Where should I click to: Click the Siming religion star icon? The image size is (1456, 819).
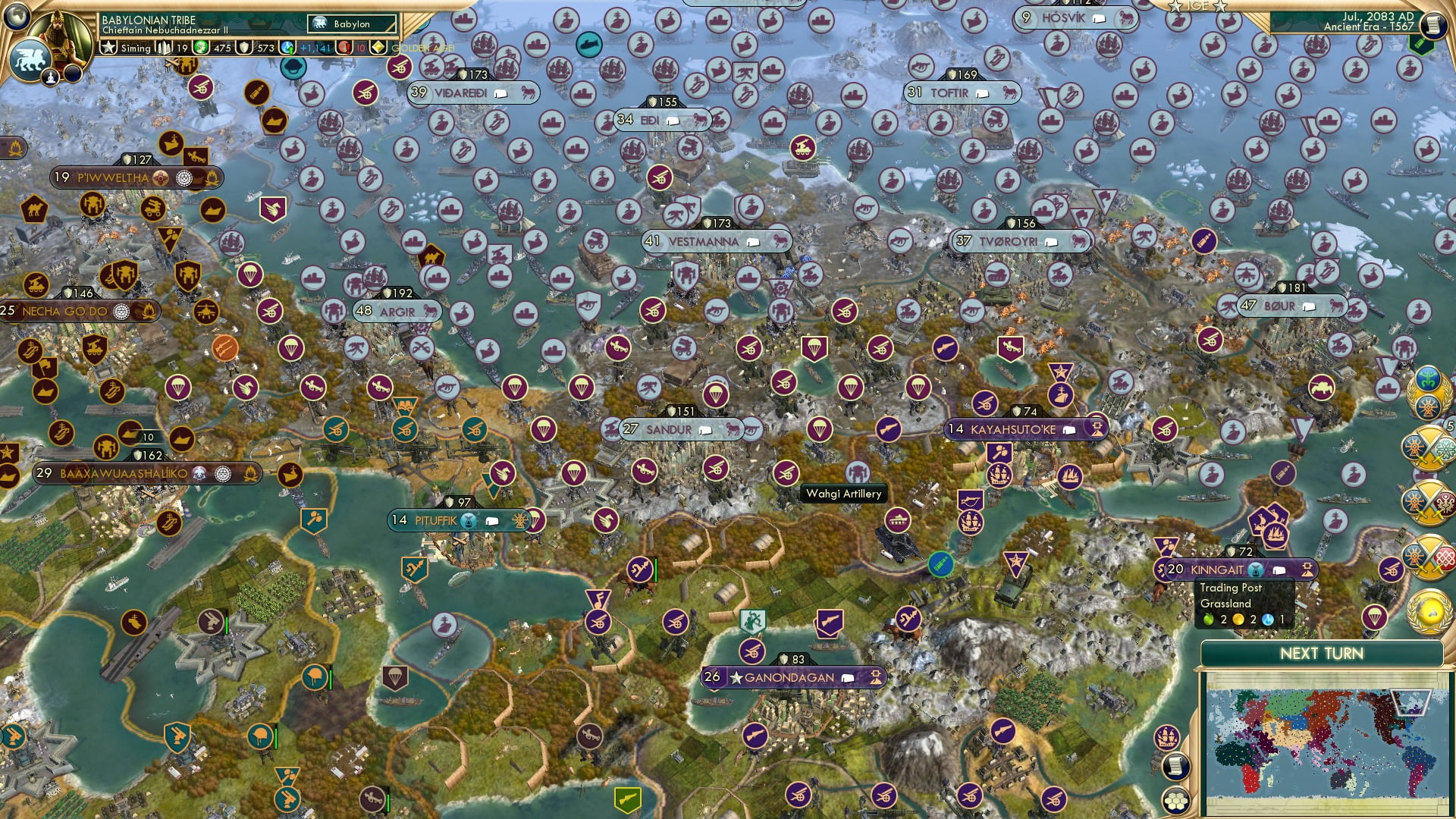(x=108, y=47)
